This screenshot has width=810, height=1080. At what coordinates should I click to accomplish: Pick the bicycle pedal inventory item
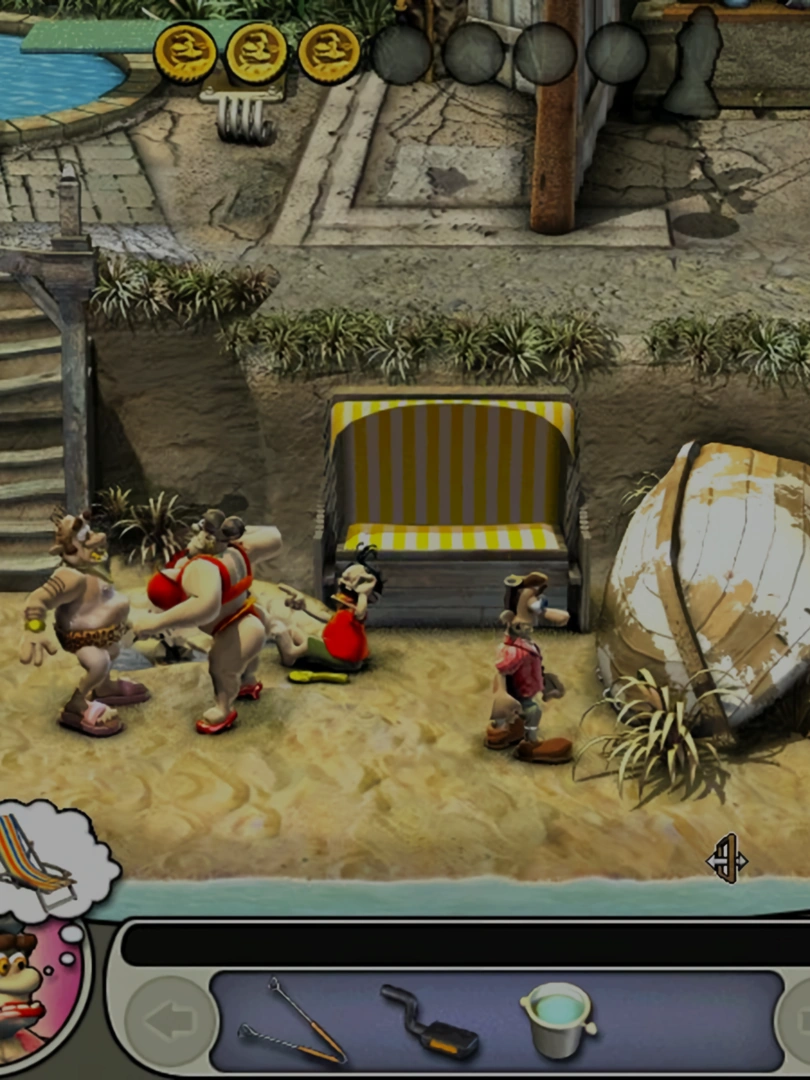click(429, 1022)
